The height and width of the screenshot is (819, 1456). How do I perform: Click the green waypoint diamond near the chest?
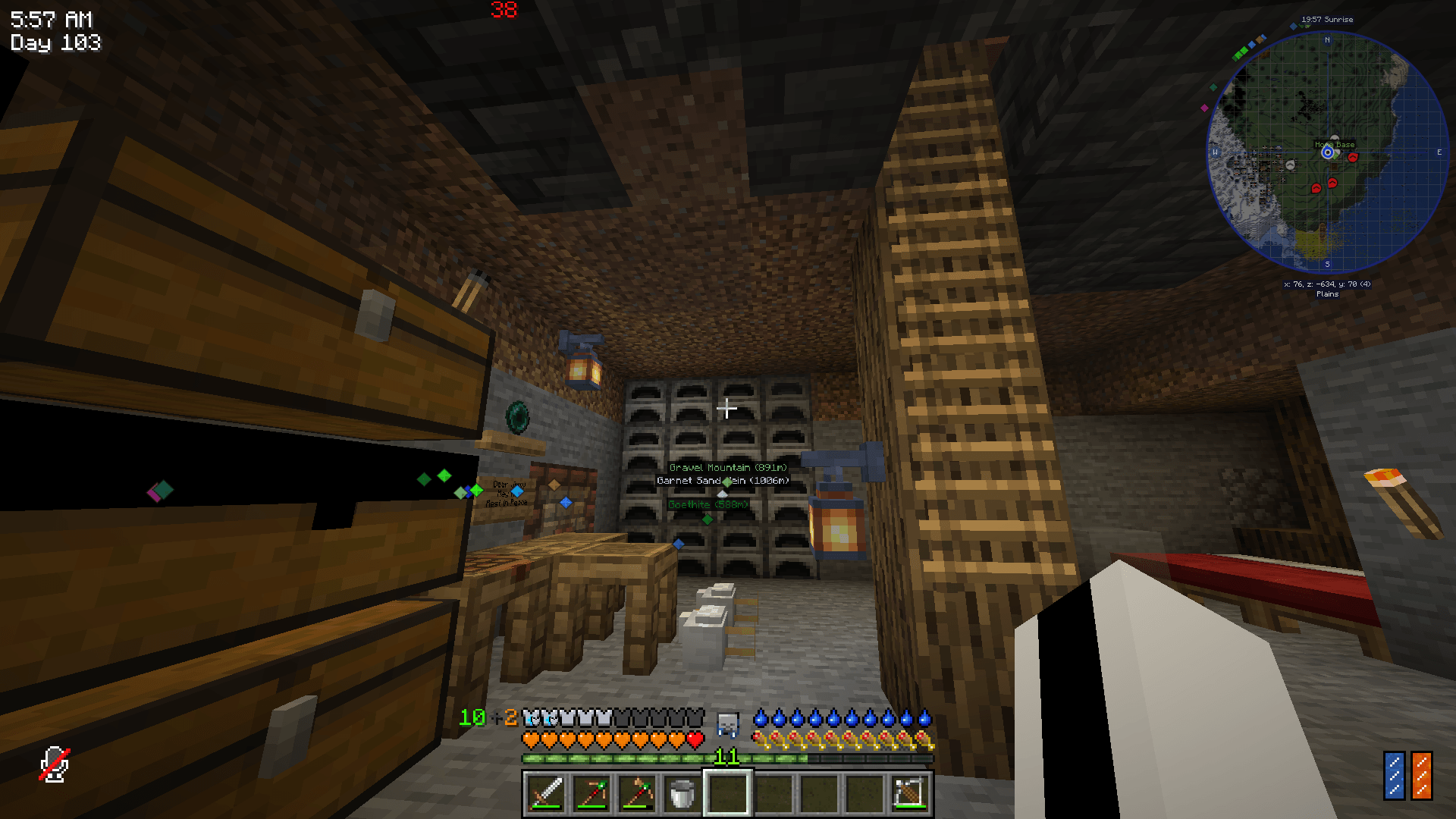click(x=443, y=476)
